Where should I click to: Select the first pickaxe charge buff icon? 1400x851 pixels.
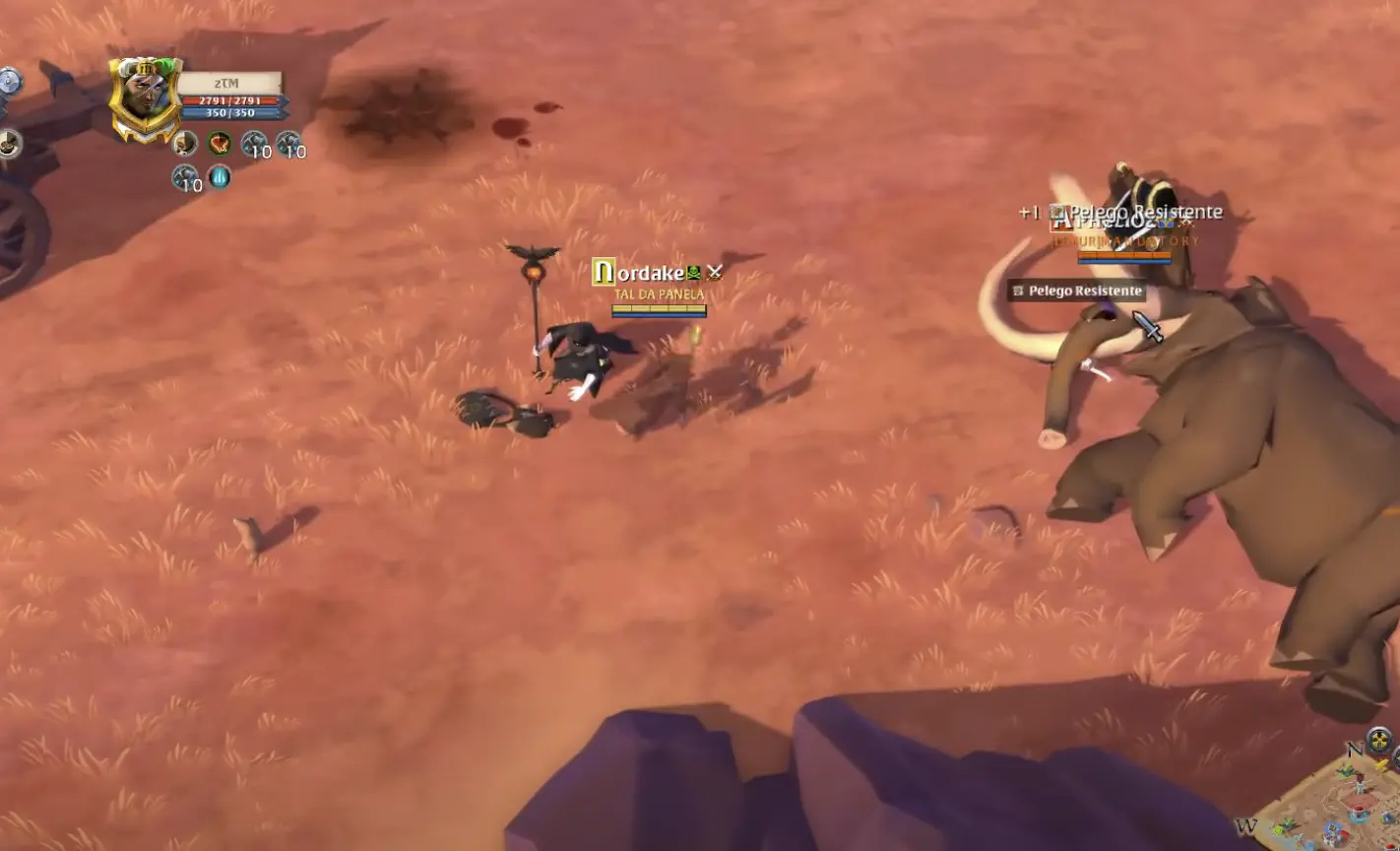click(x=254, y=143)
